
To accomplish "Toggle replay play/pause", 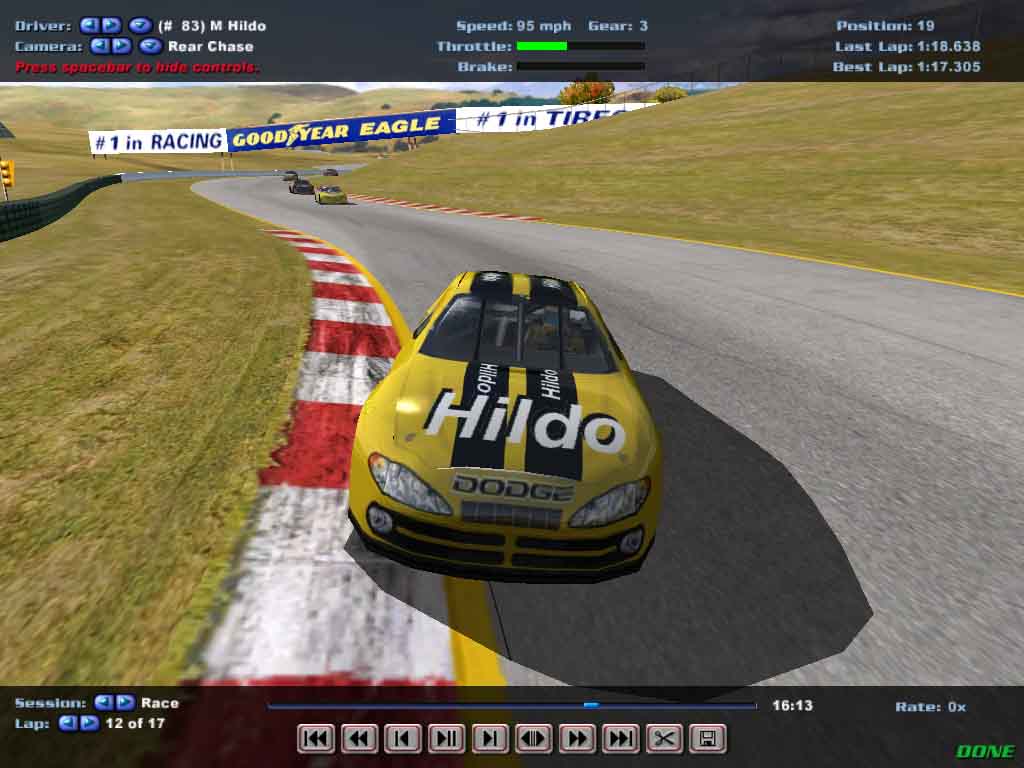I will pos(446,739).
